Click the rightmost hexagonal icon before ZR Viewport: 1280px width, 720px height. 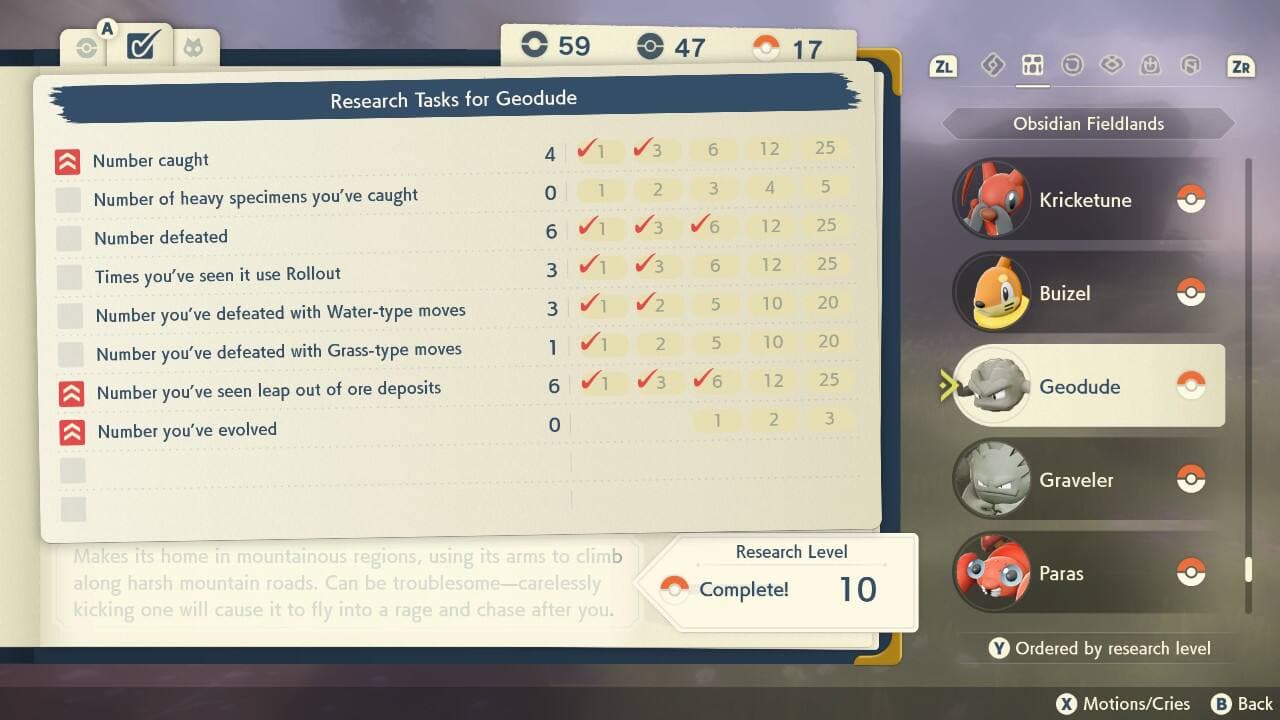coord(1190,64)
